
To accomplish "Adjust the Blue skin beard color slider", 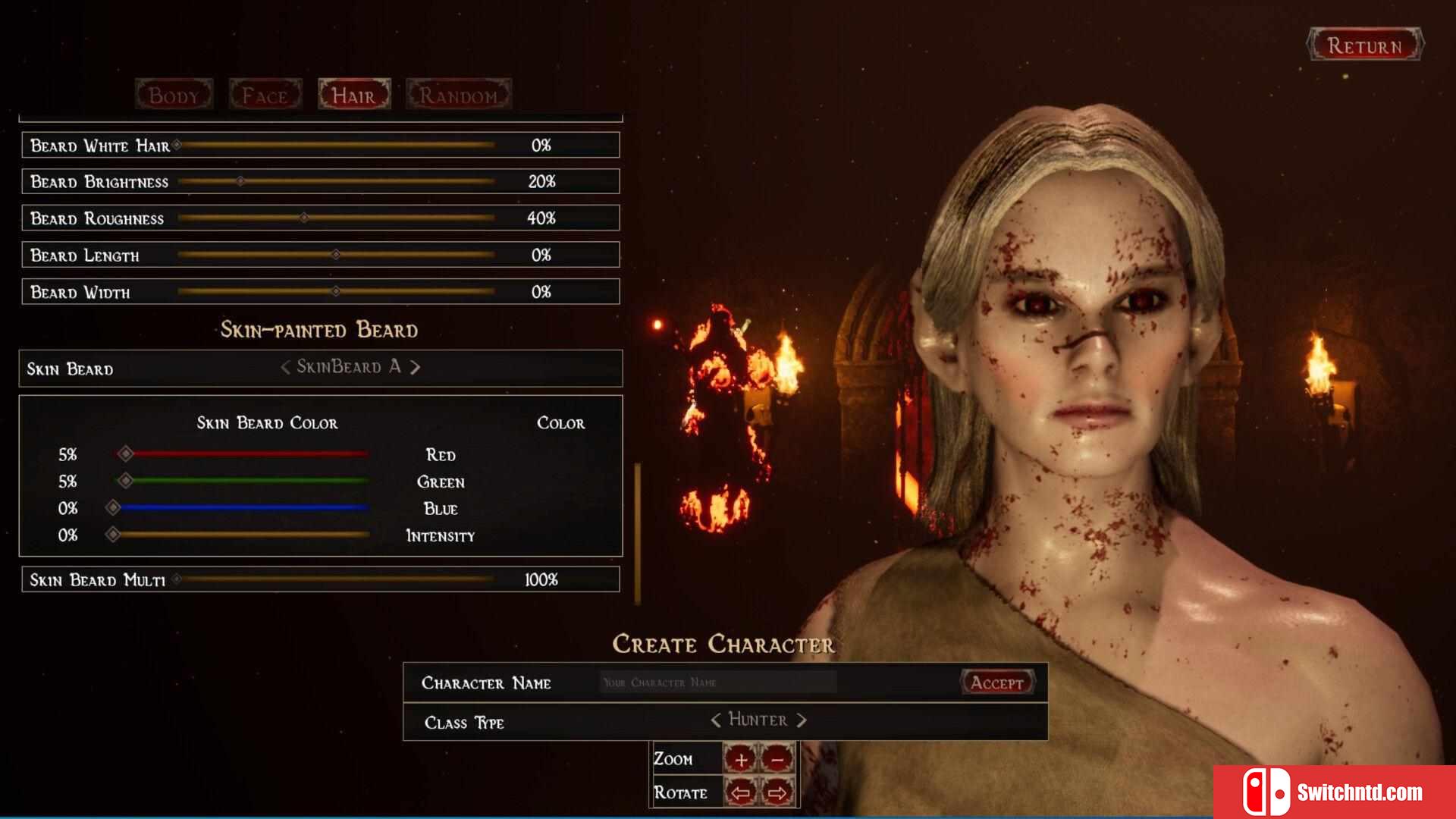I will pos(113,507).
